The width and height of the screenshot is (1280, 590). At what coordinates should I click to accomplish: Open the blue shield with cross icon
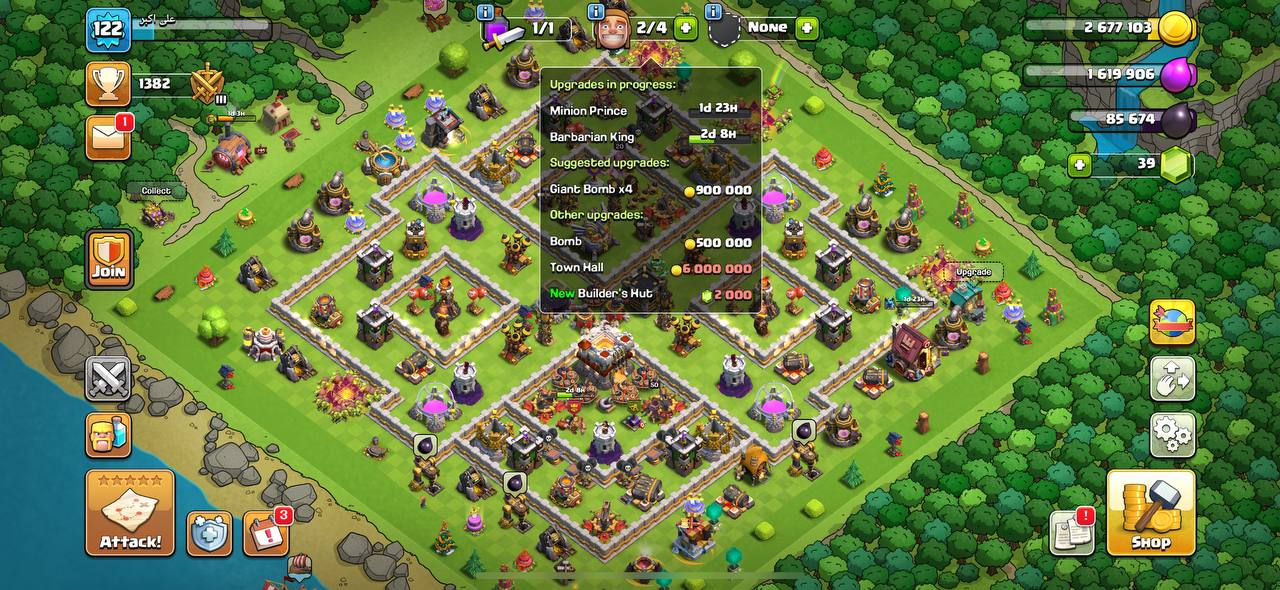(x=209, y=534)
